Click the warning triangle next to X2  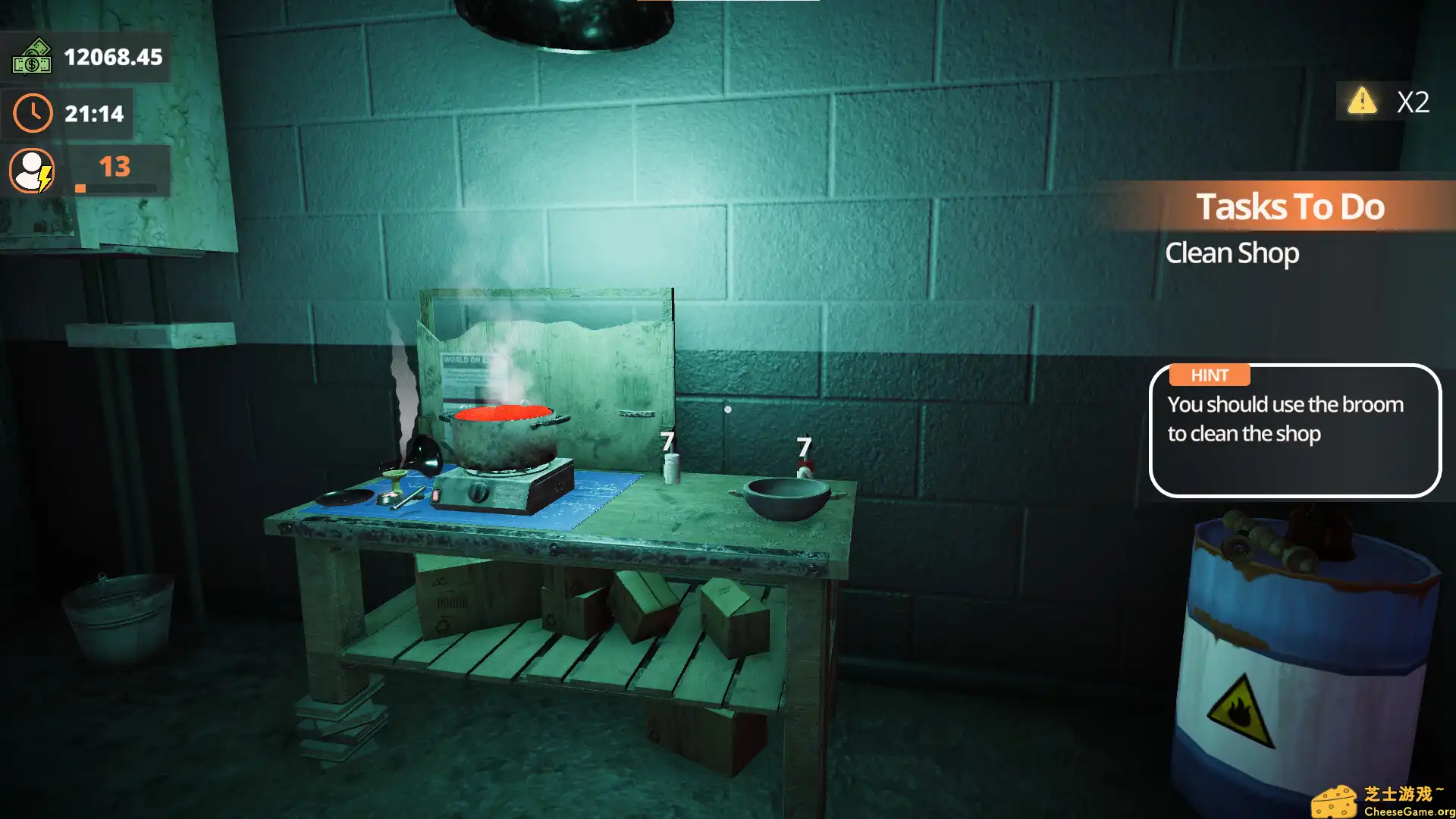1362,102
